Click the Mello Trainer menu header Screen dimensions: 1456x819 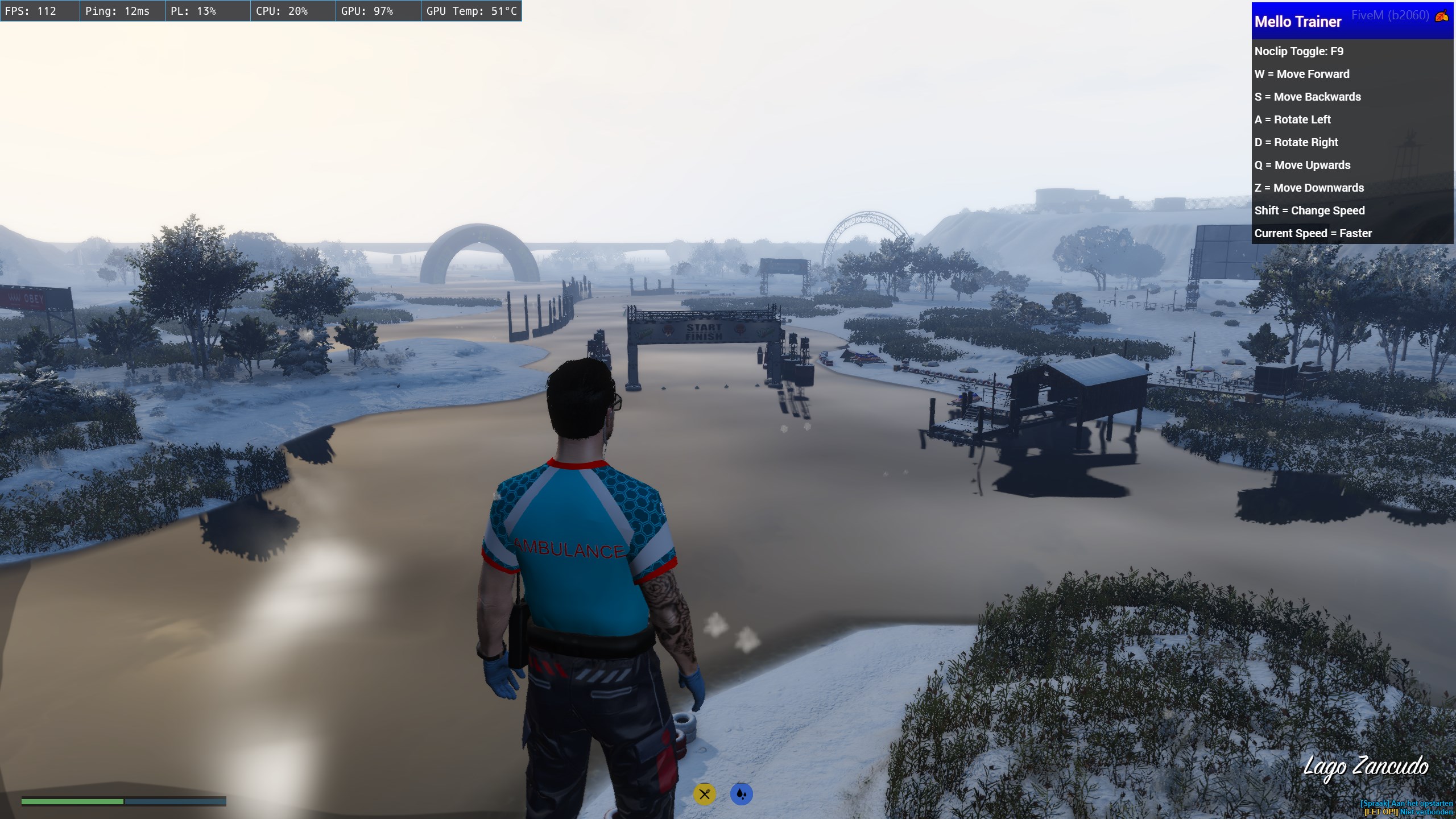pos(1297,22)
